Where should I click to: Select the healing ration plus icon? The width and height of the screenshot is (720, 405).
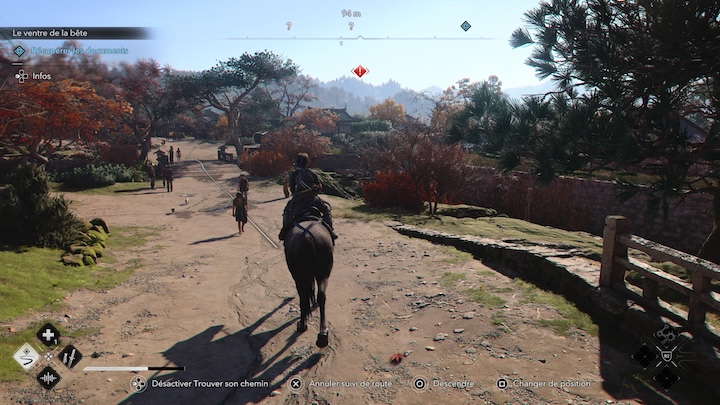point(48,335)
